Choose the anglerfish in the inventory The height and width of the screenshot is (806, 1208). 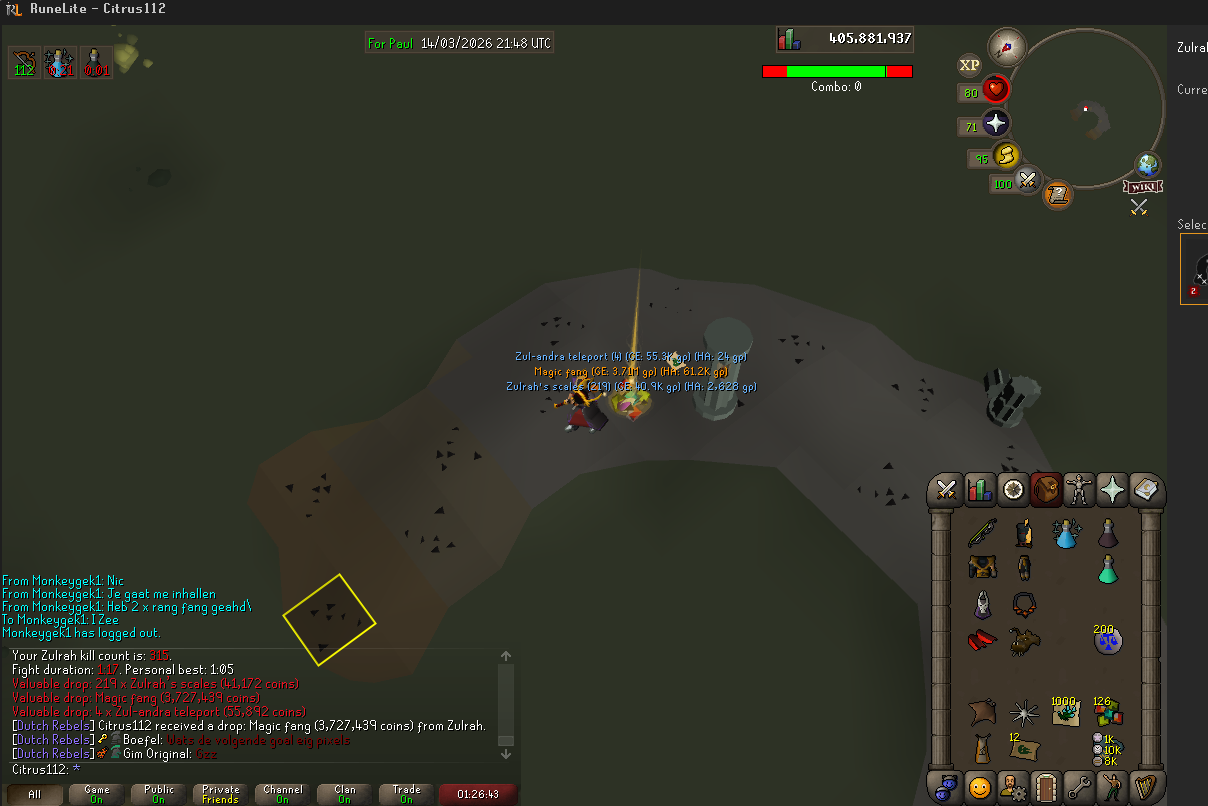tap(1024, 640)
